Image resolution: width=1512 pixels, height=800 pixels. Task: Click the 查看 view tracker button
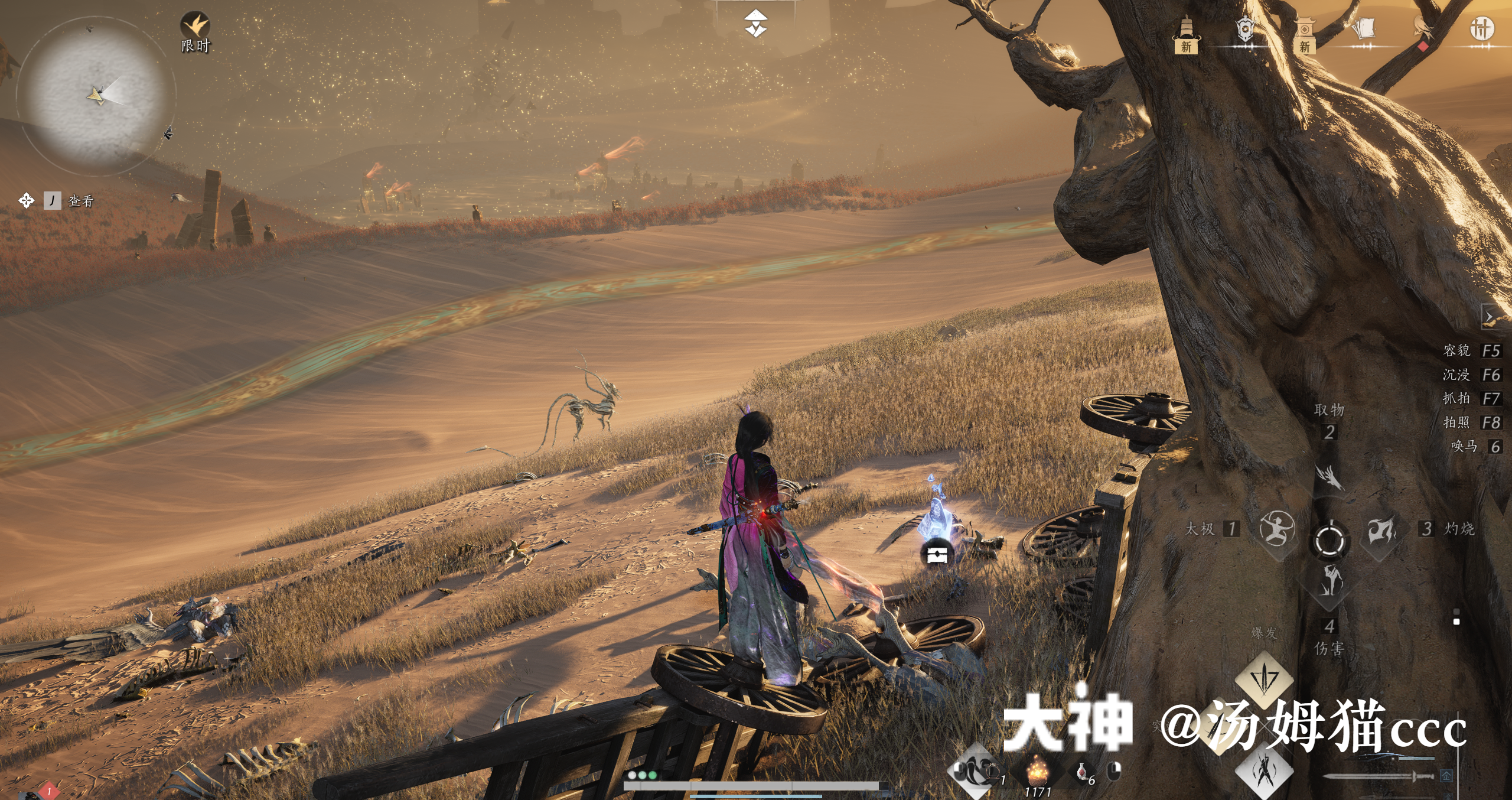(80, 201)
